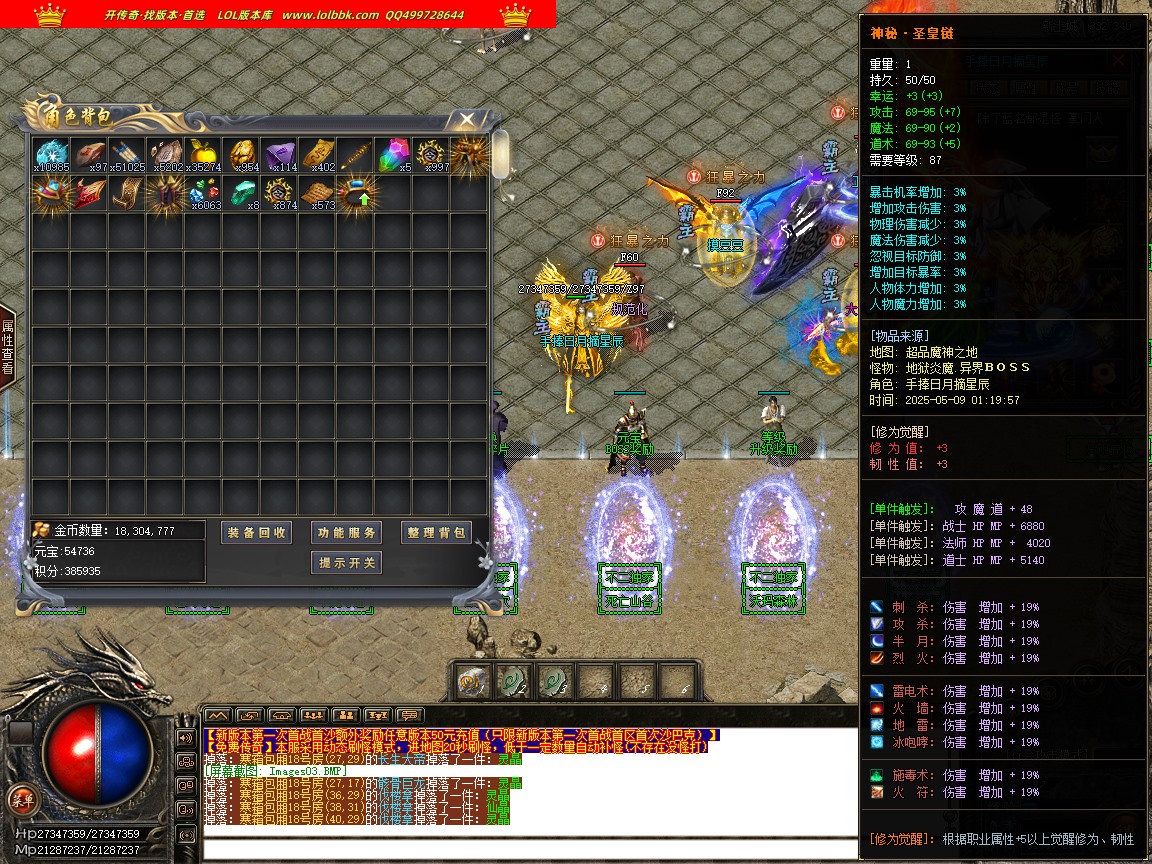Use the first hotbar skill slot
Viewport: 1152px width, 864px height.
click(470, 681)
